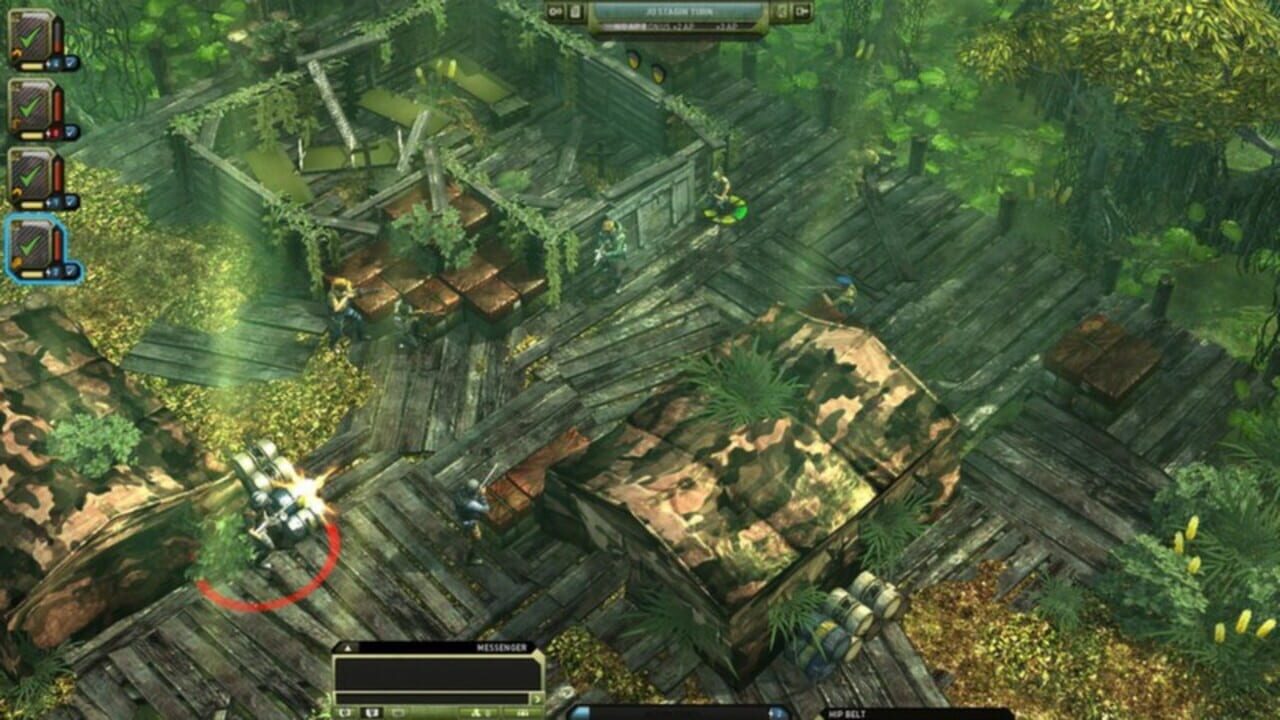Click the pause icon in the top bar
This screenshot has width=1280, height=720.
click(554, 12)
